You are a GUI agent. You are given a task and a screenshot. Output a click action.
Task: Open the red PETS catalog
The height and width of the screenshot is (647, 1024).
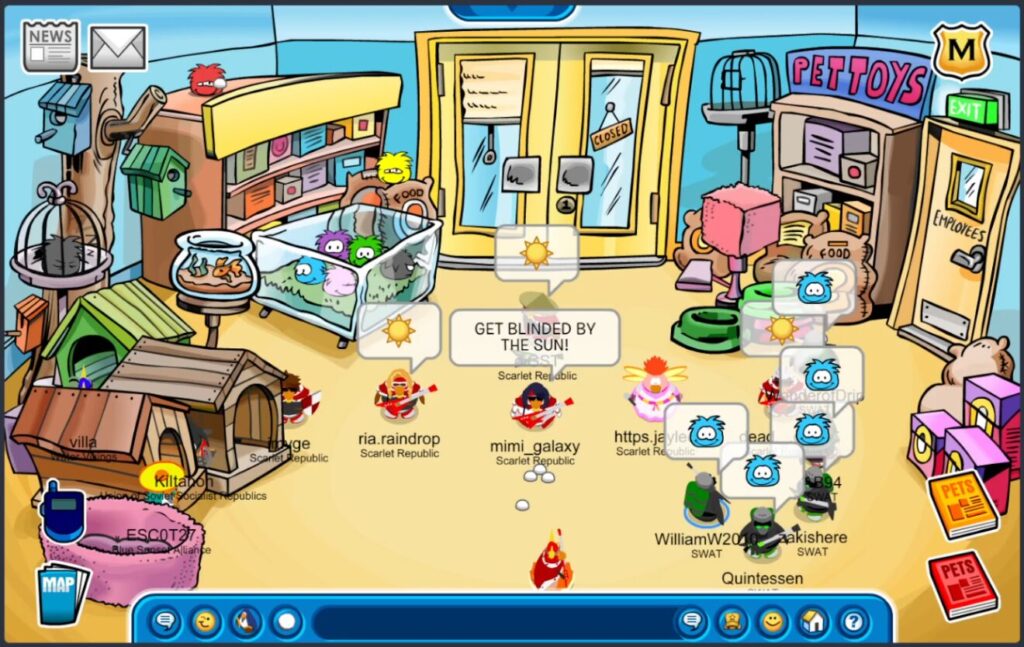click(962, 583)
